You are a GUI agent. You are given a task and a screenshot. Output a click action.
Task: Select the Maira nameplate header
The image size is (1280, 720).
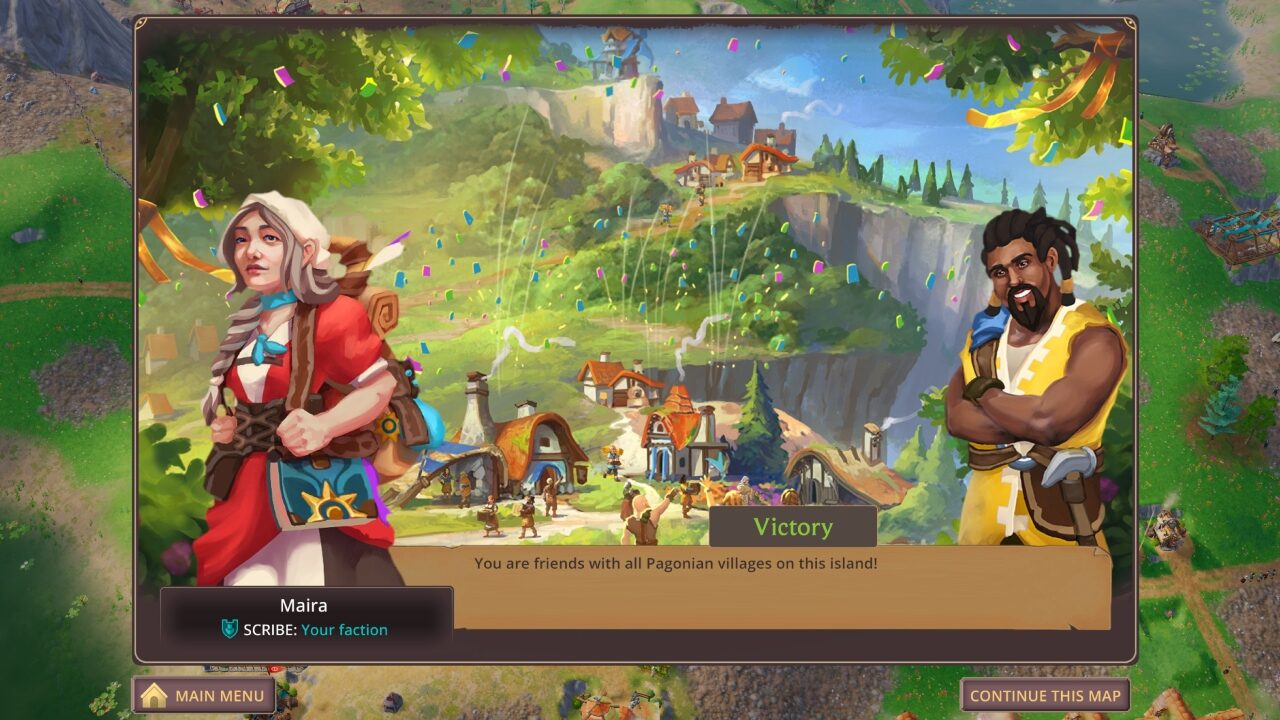pyautogui.click(x=305, y=605)
